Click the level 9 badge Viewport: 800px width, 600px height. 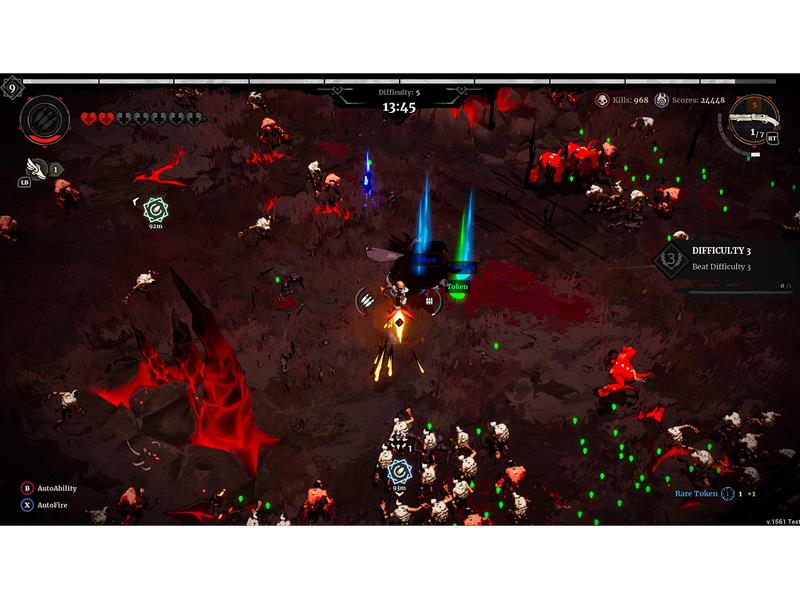(x=12, y=88)
